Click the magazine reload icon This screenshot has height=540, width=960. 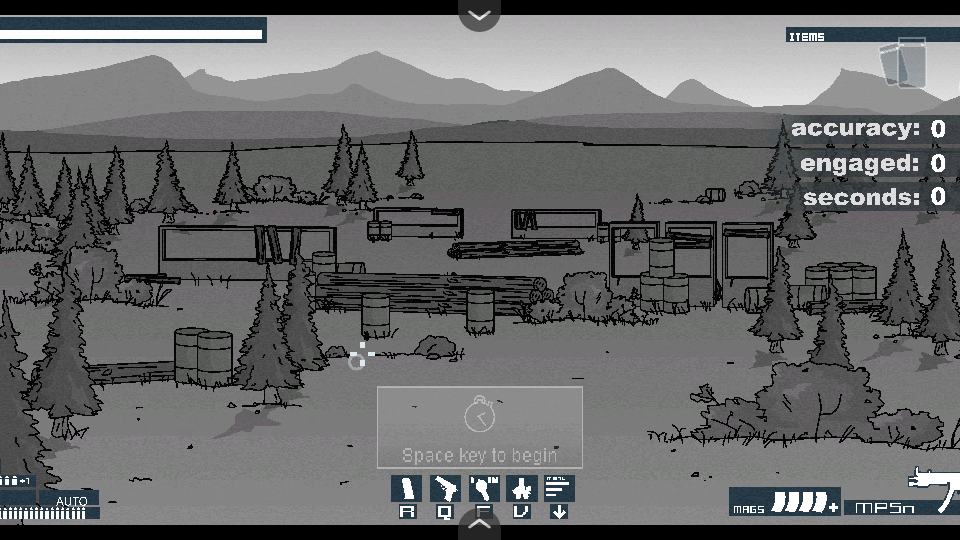pos(407,489)
